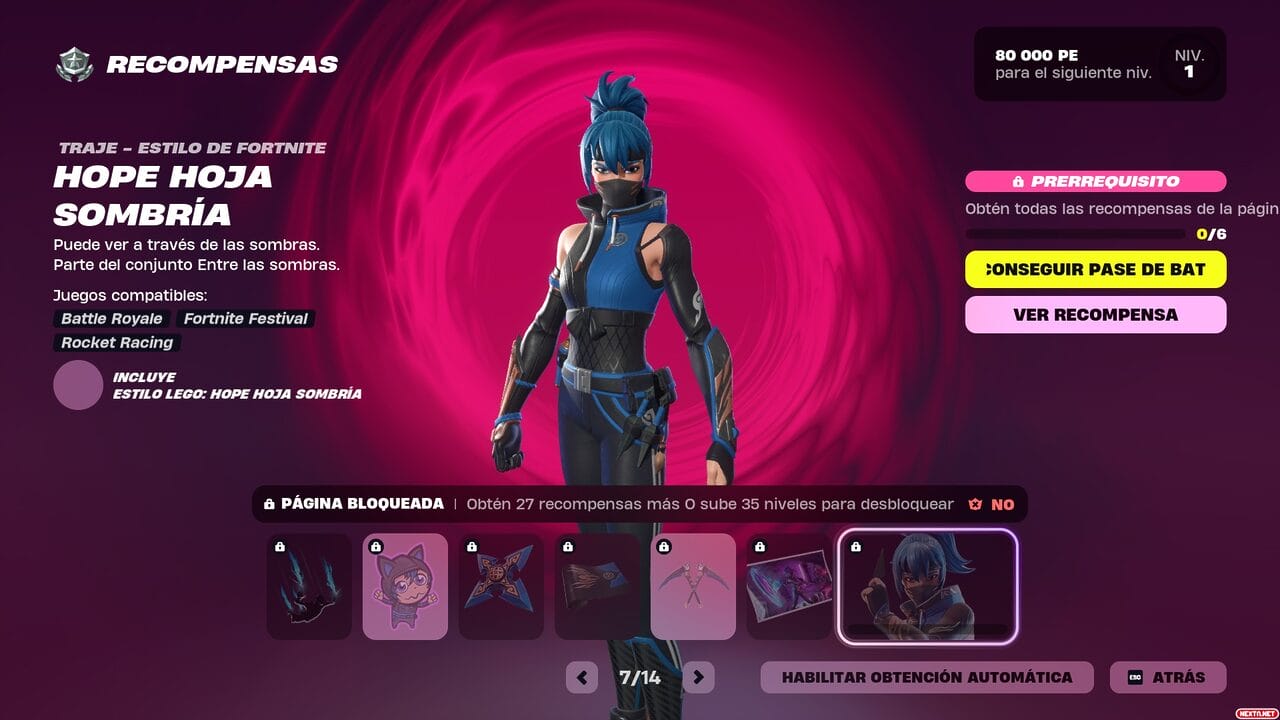The width and height of the screenshot is (1280, 720).
Task: Enable Habilitar Obtención Automática
Action: [x=926, y=677]
